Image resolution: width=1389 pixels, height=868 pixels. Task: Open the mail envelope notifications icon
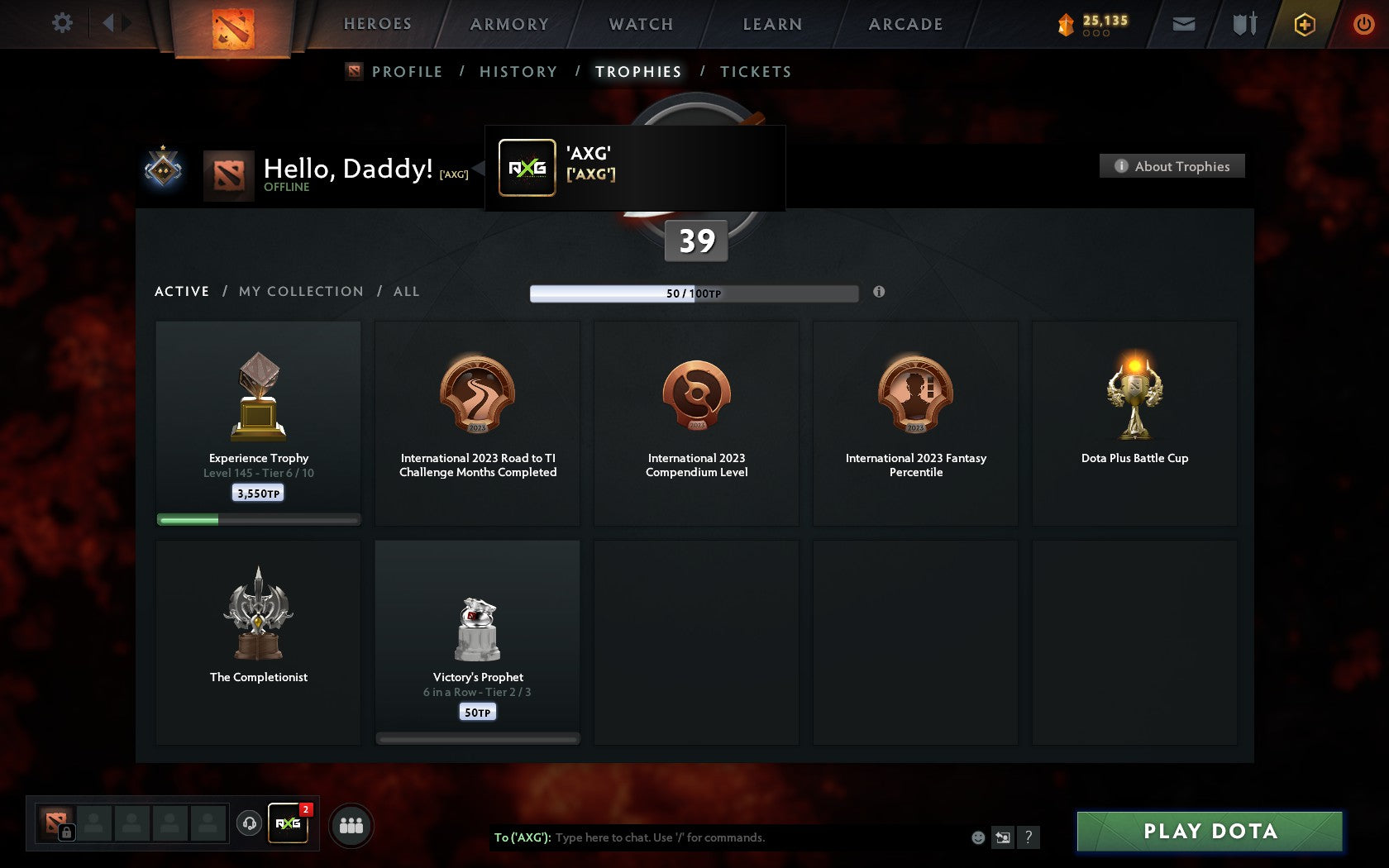click(x=1184, y=24)
